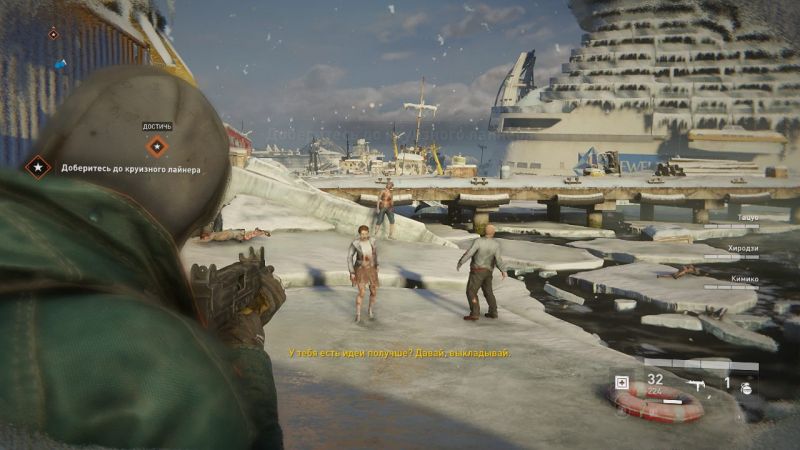
Task: Choose the submachine gun weapon icon
Action: (693, 383)
